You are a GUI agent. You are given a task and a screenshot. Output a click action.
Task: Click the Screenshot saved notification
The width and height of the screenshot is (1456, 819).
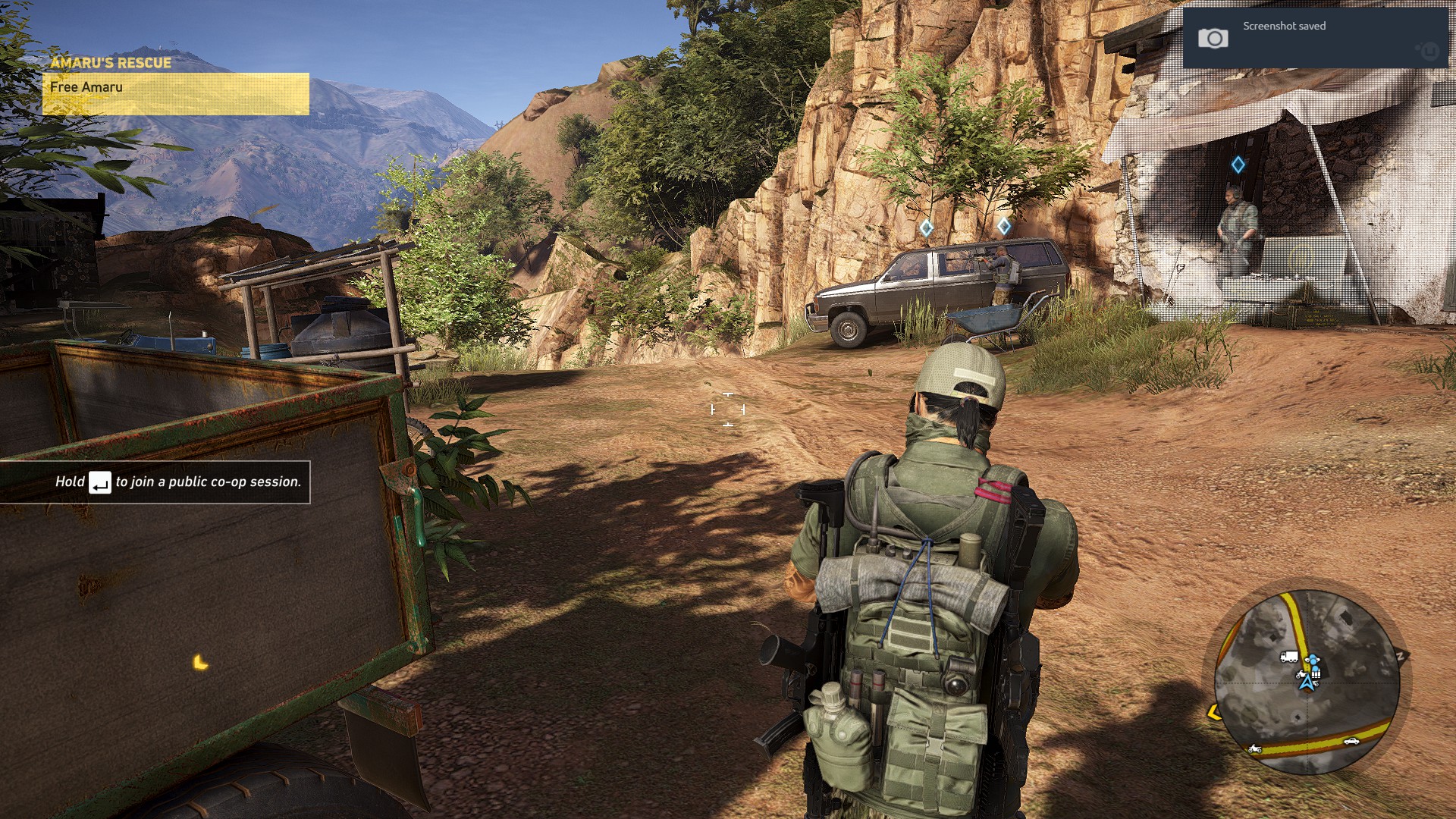click(x=1315, y=37)
